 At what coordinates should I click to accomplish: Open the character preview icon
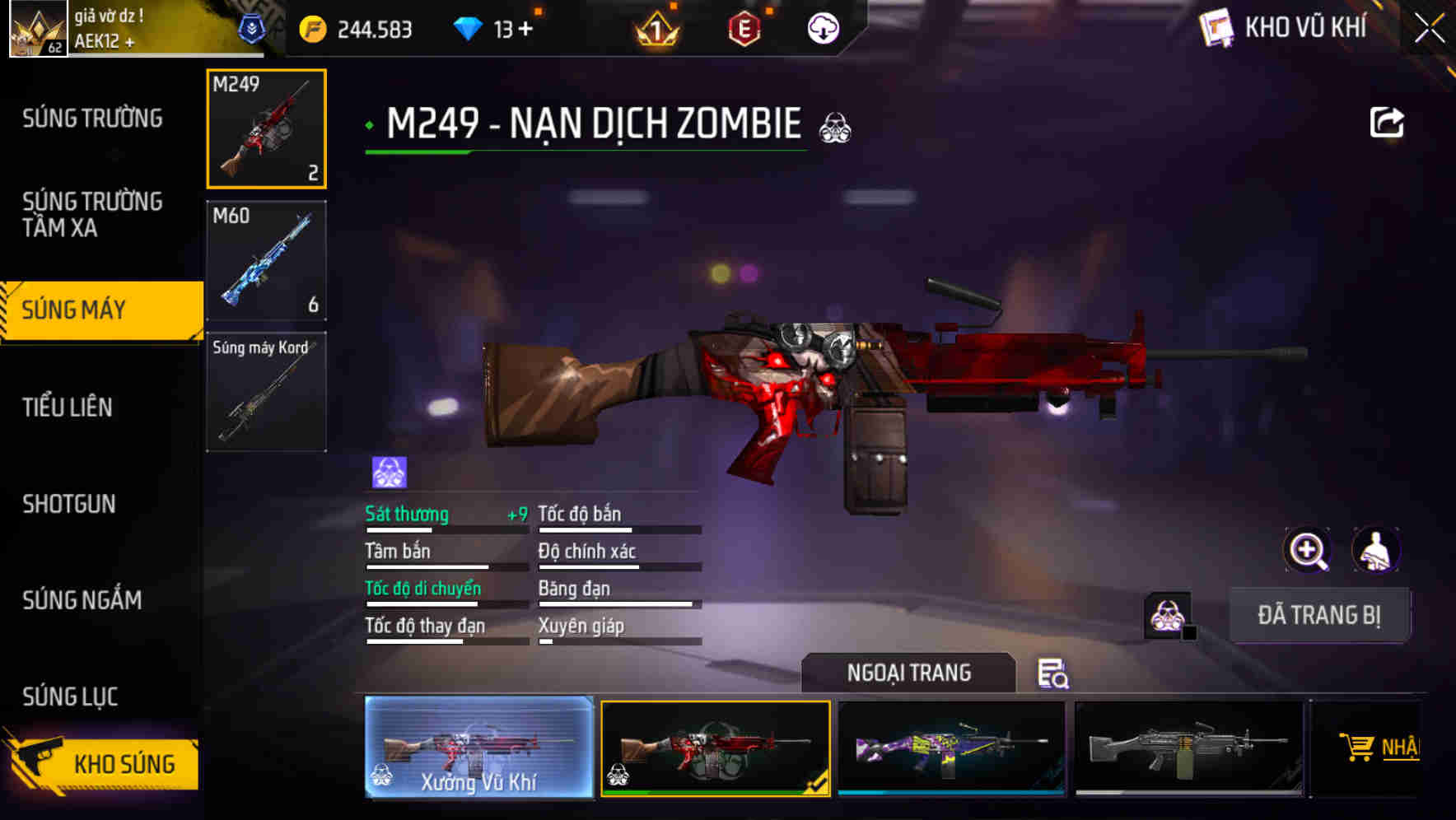(1377, 549)
